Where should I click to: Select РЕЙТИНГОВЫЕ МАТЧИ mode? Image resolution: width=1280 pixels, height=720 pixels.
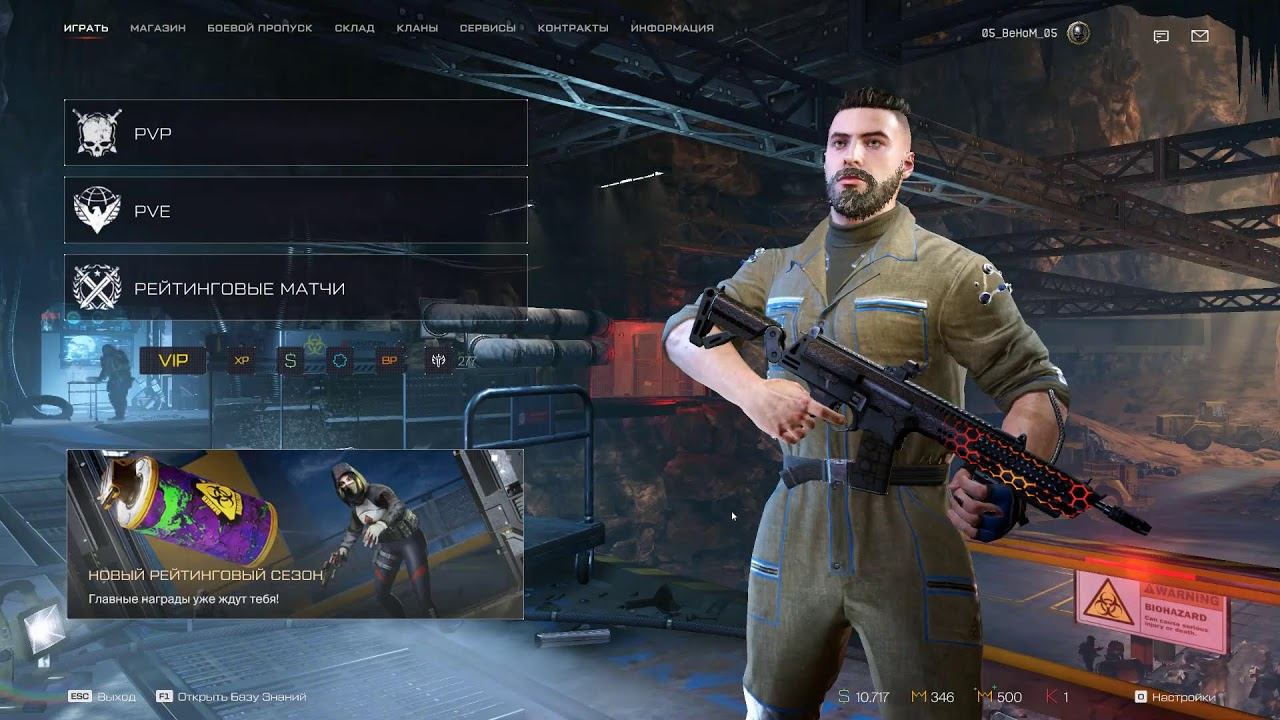pyautogui.click(x=296, y=289)
